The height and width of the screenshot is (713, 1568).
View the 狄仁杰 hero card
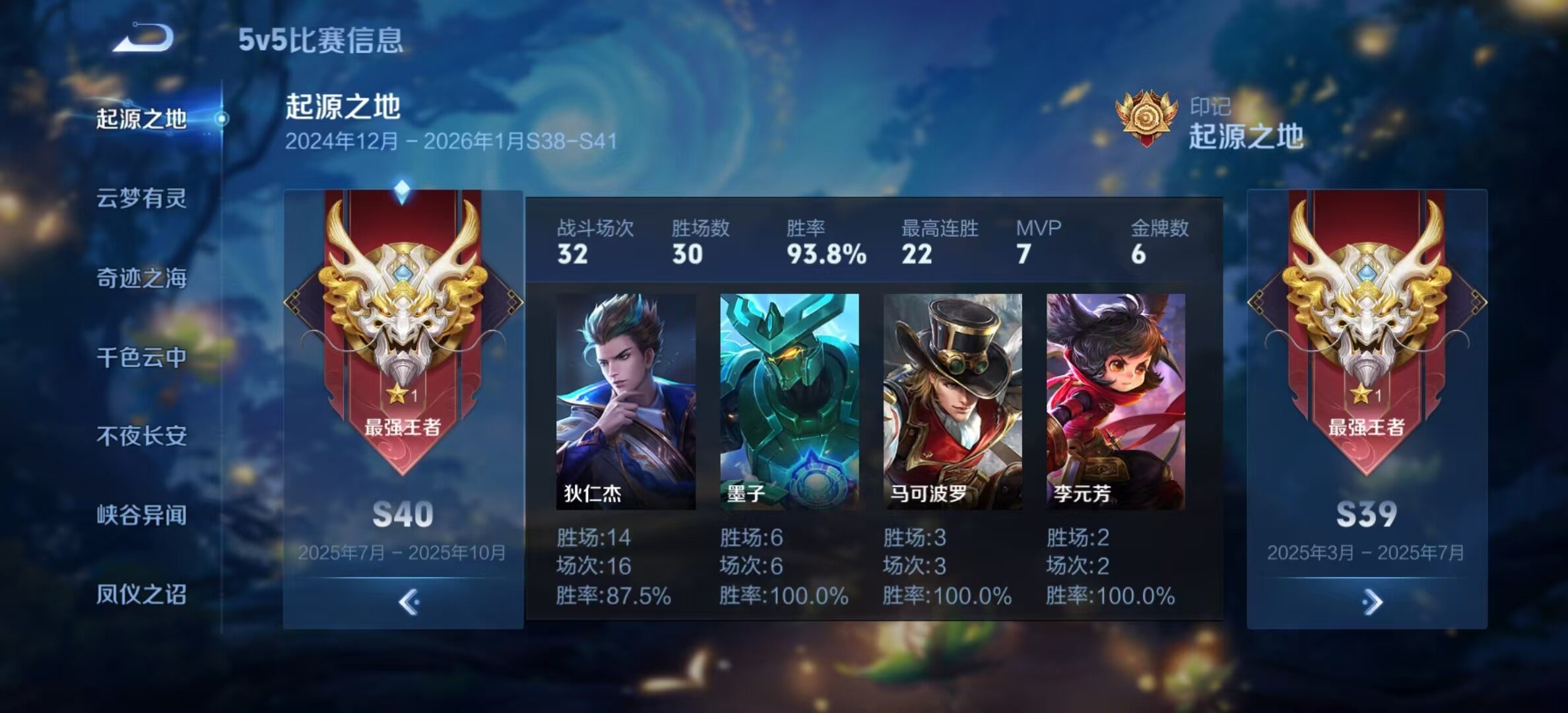(626, 401)
